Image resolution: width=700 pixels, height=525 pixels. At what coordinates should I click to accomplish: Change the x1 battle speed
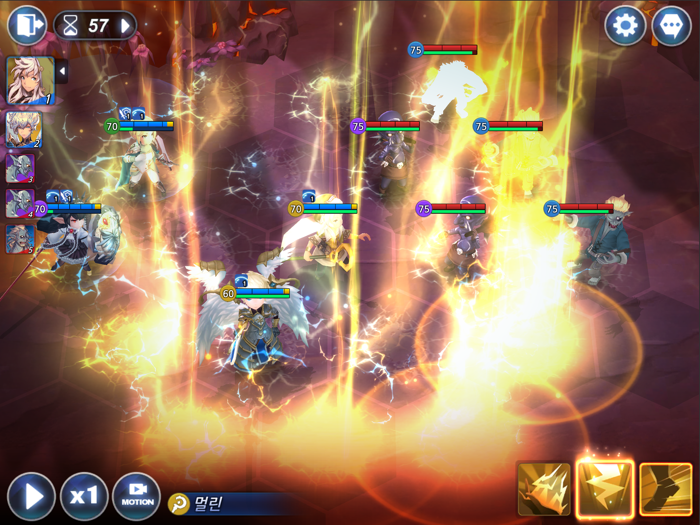click(x=84, y=496)
